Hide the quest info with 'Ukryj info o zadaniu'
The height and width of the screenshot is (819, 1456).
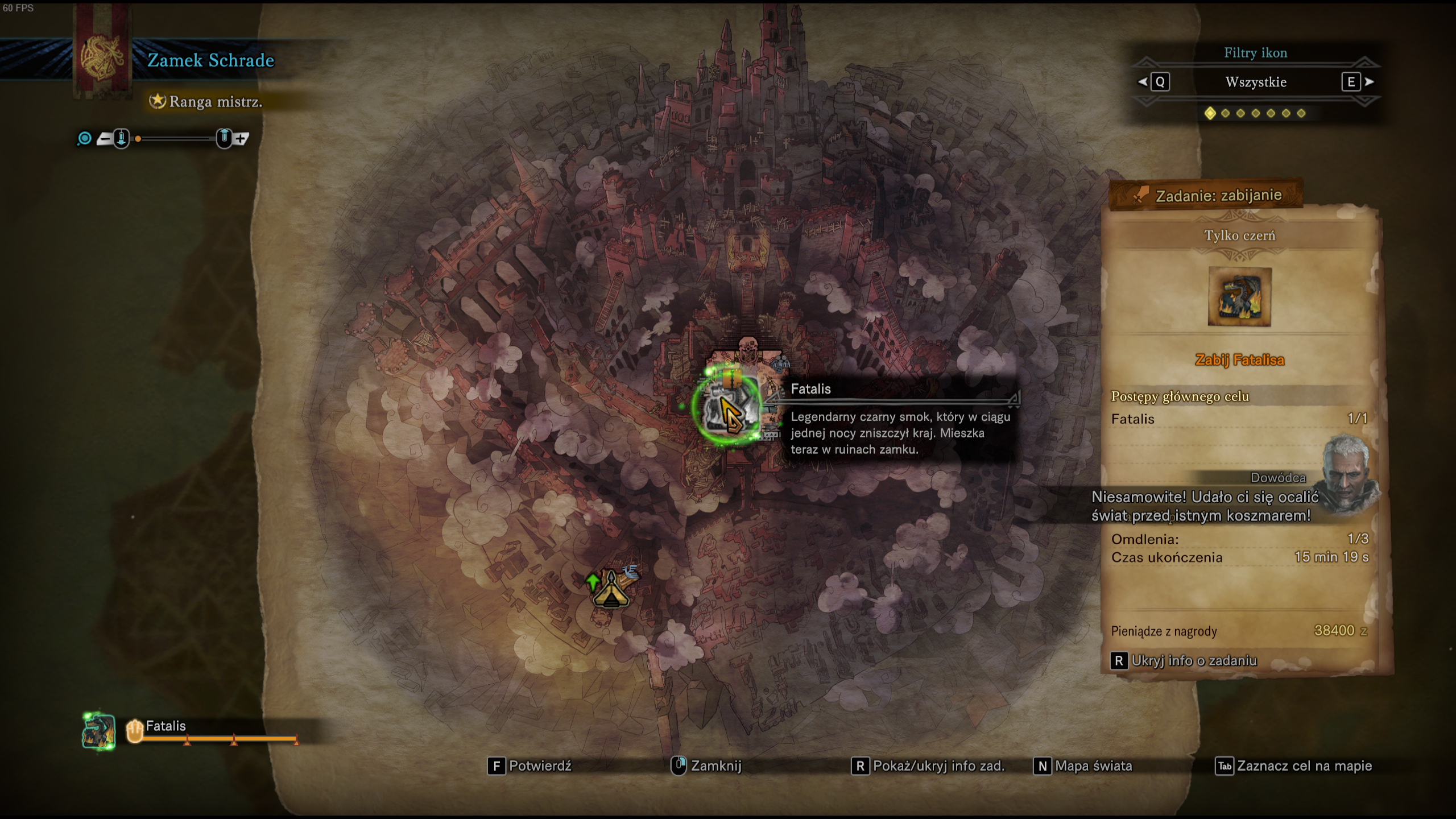(1184, 661)
